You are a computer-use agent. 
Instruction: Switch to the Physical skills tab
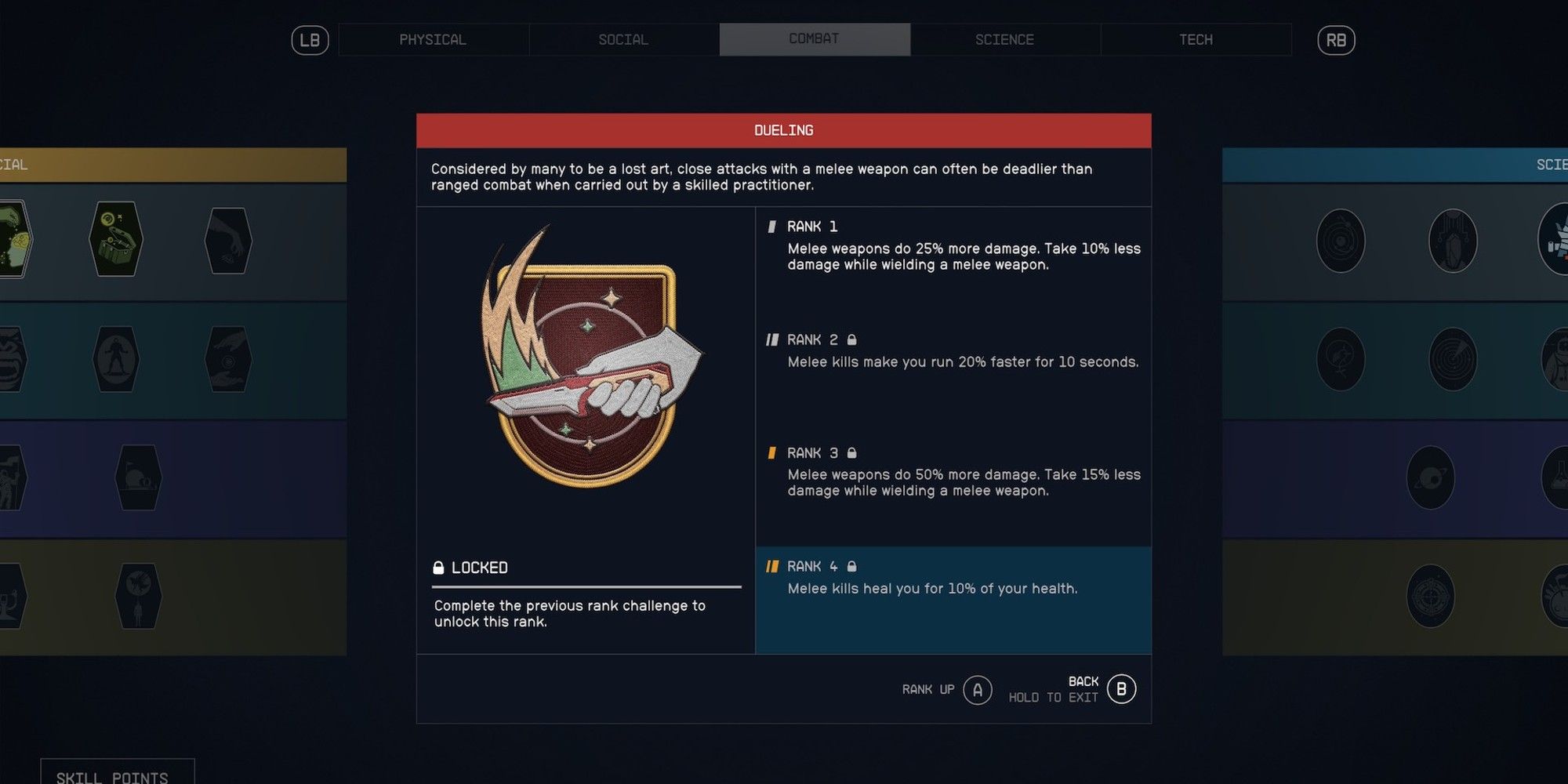pyautogui.click(x=433, y=39)
